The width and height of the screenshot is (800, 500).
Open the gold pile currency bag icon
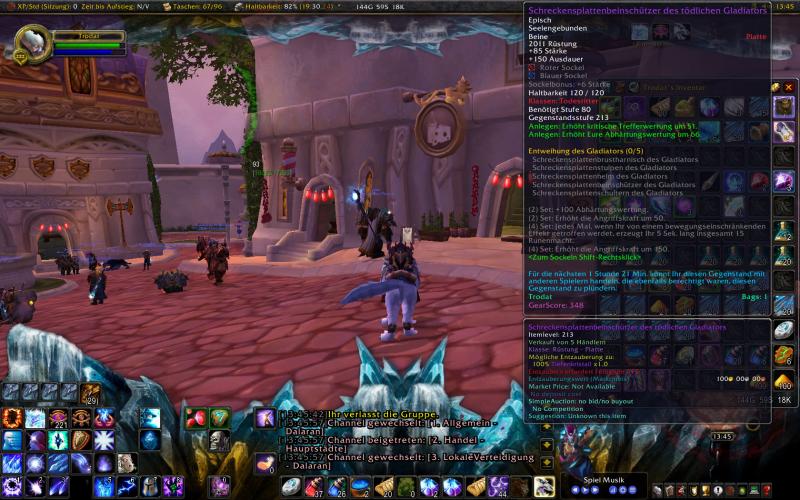784,381
